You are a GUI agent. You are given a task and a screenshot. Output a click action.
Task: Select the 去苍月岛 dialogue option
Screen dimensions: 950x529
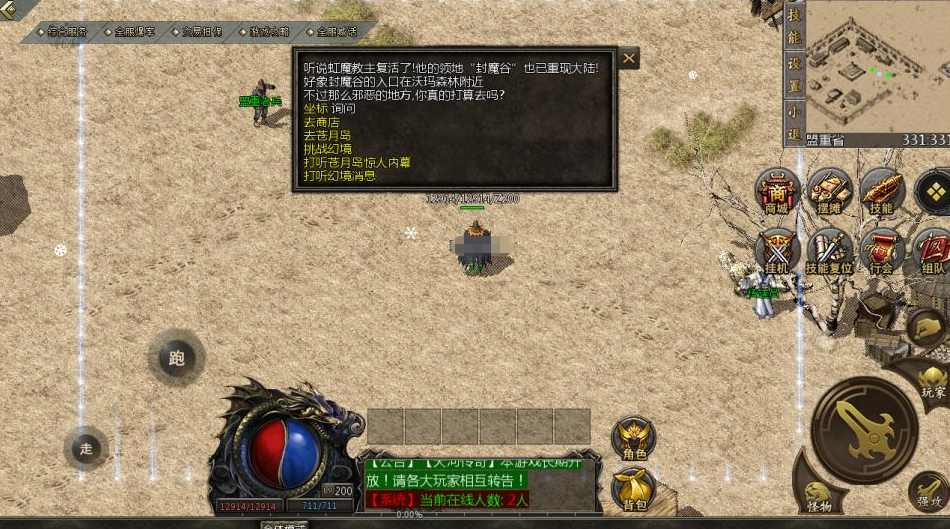coord(327,135)
